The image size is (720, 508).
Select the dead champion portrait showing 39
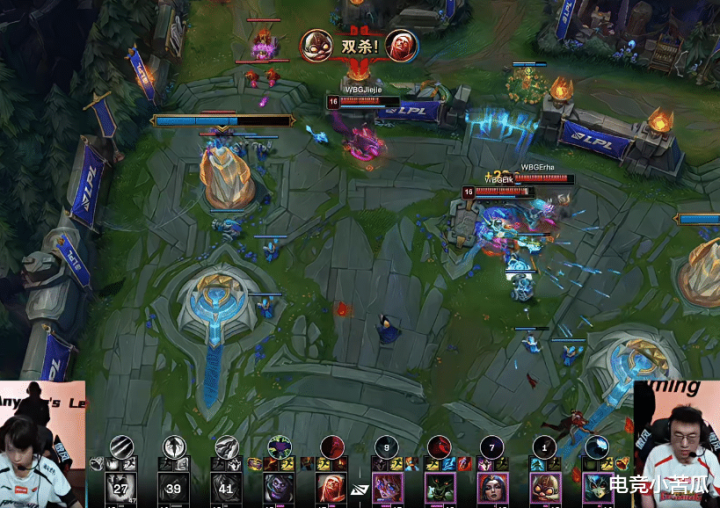176,488
